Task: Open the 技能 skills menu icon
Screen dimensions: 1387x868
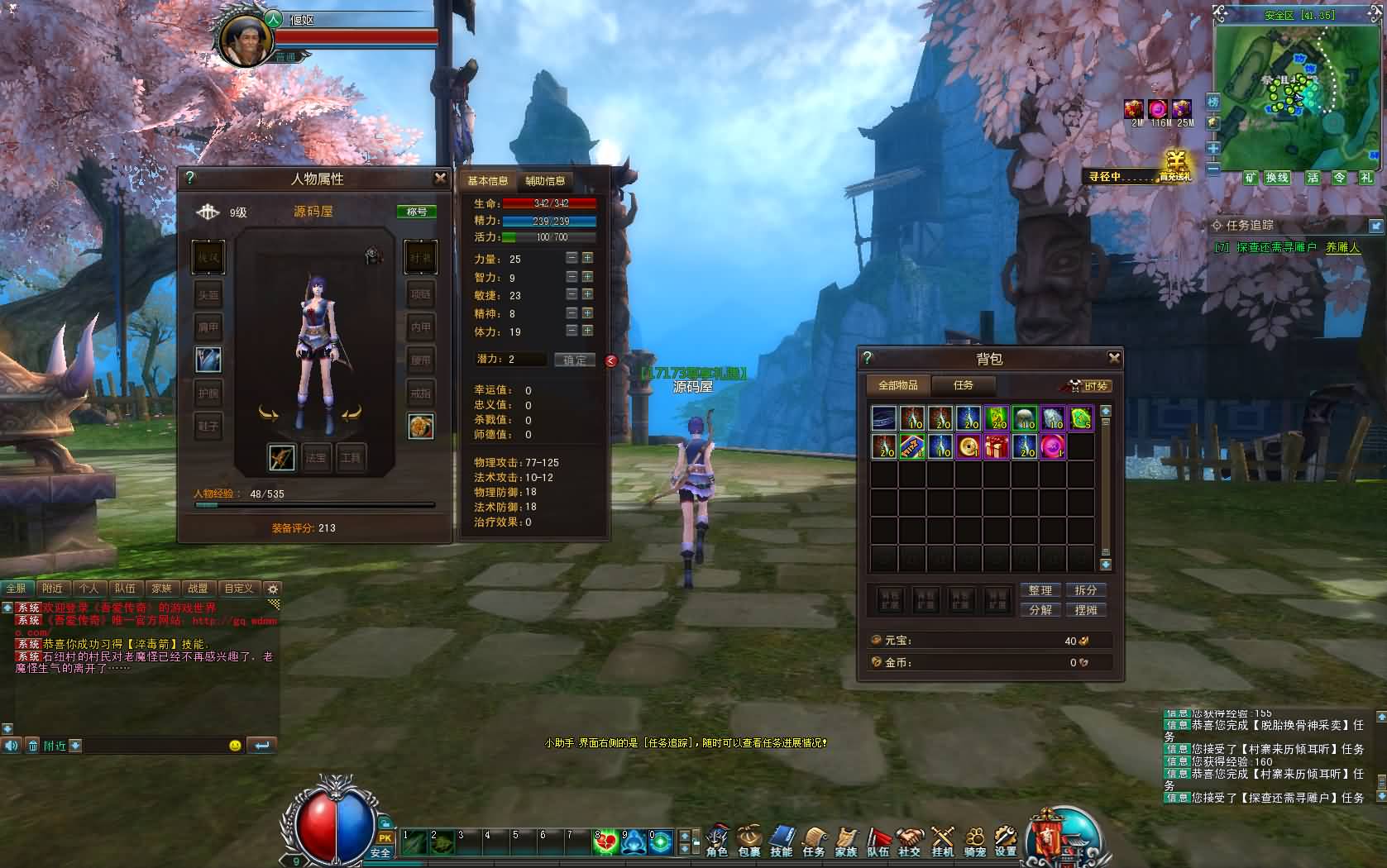Action: point(782,841)
